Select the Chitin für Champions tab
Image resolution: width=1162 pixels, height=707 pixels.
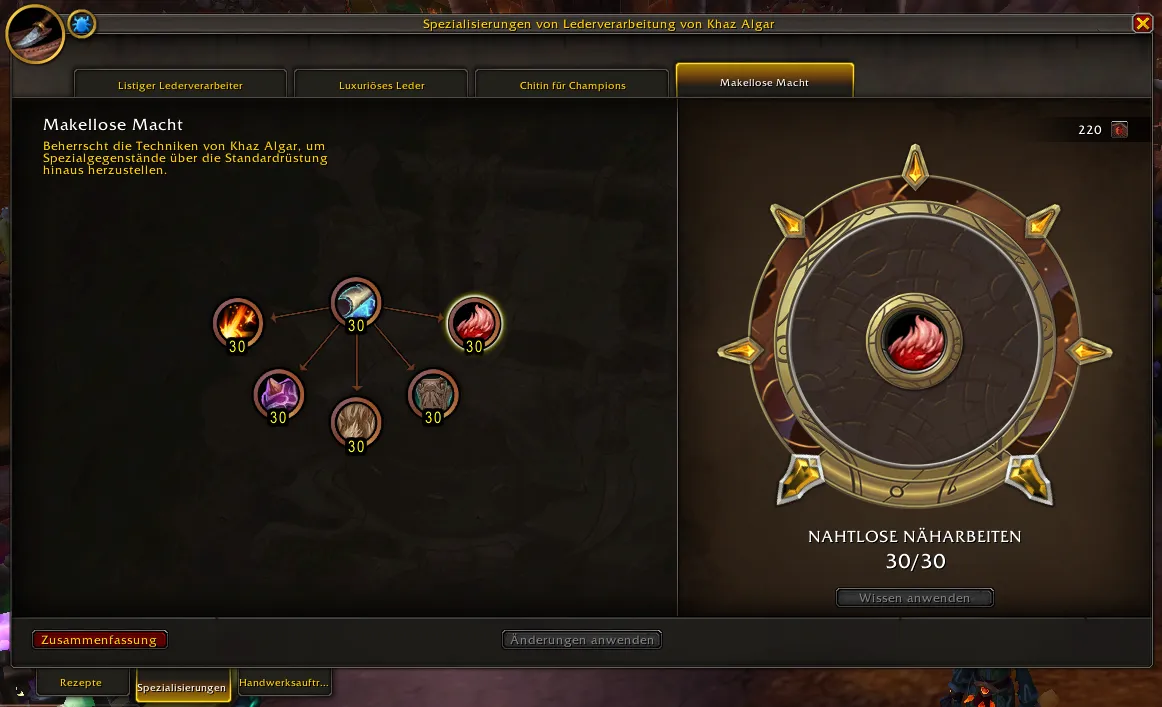(x=572, y=85)
